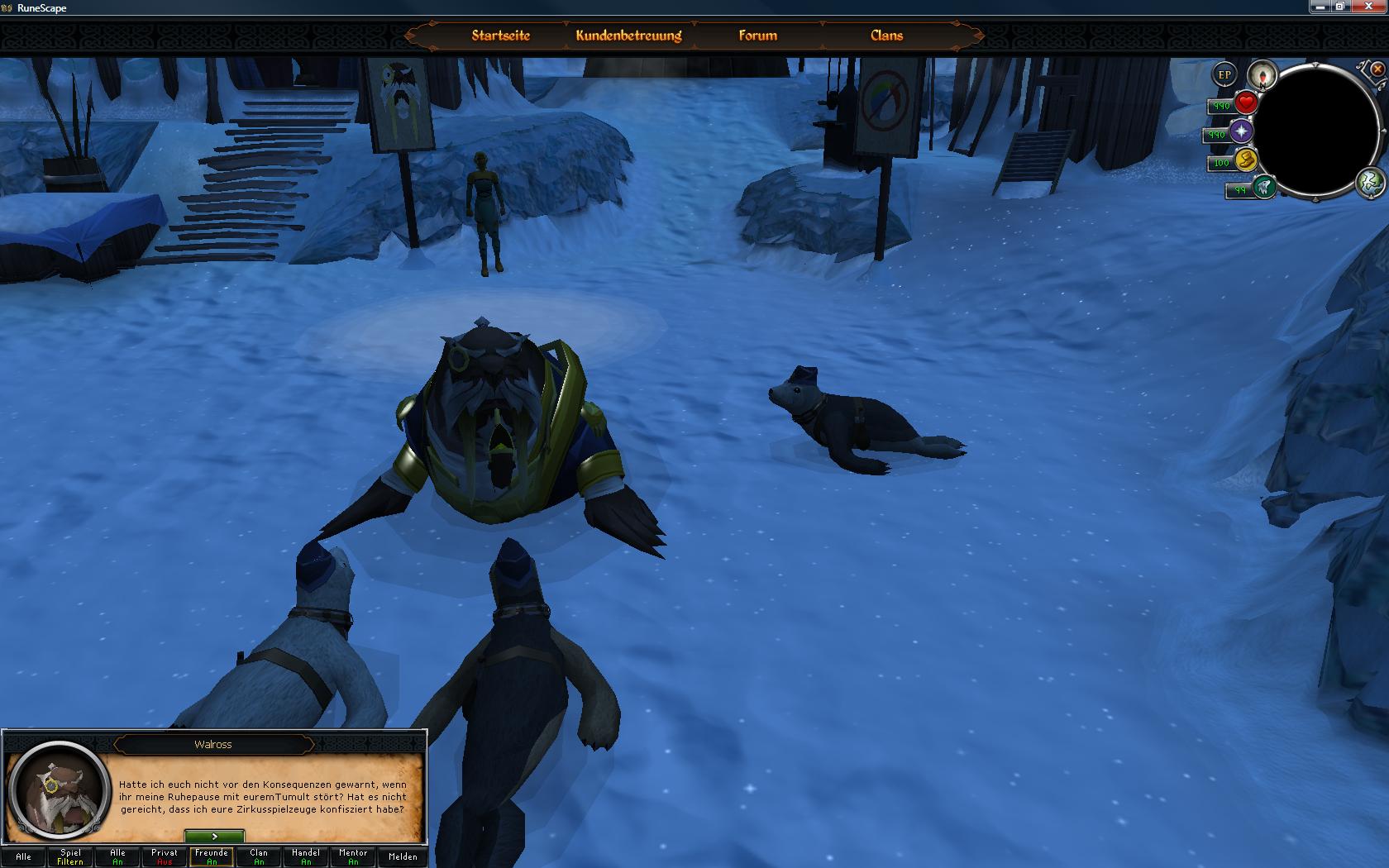
Task: Open the Startseite link in the top bar
Action: point(500,36)
